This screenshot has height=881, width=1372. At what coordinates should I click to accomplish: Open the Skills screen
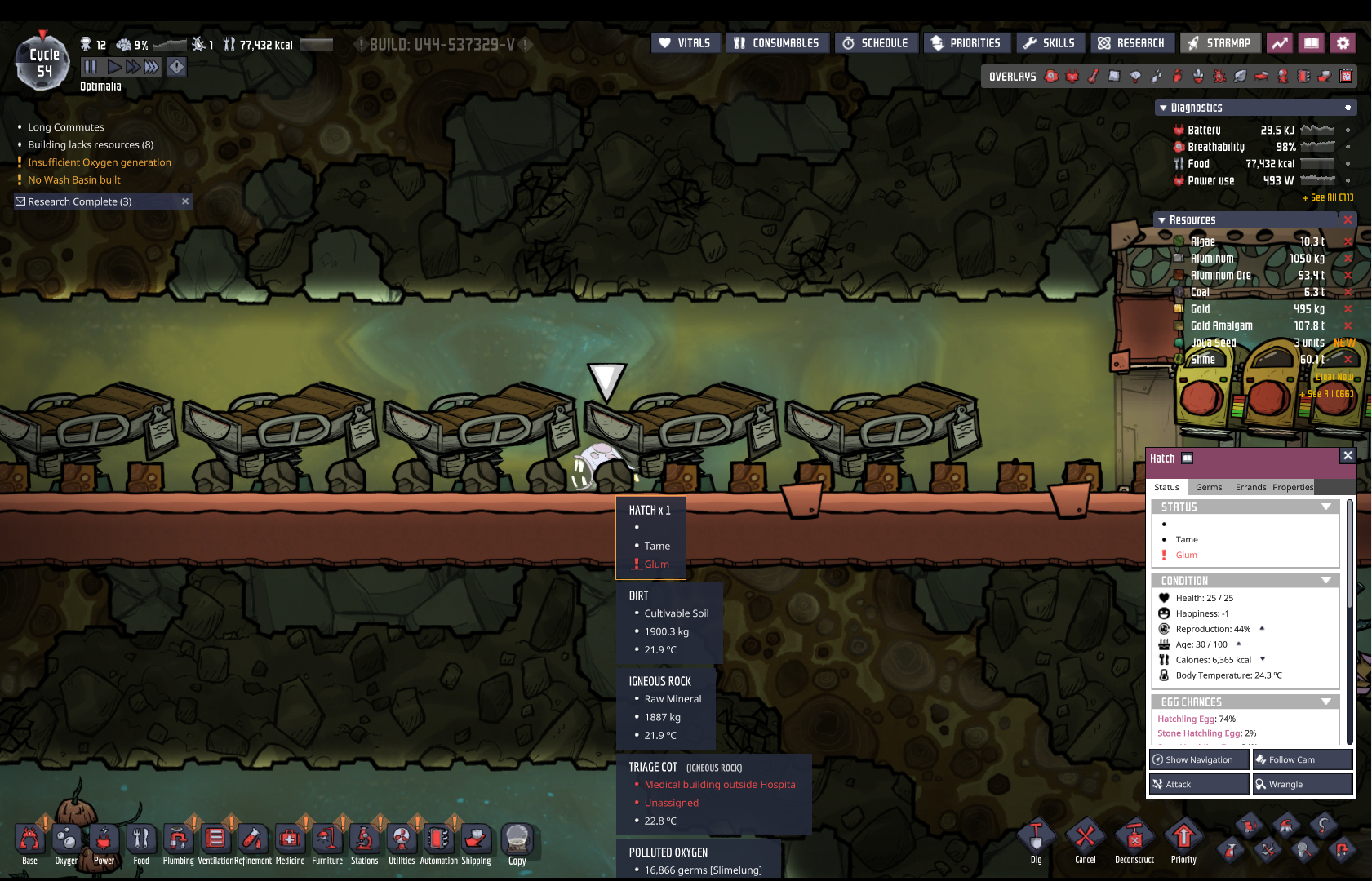pos(1050,43)
